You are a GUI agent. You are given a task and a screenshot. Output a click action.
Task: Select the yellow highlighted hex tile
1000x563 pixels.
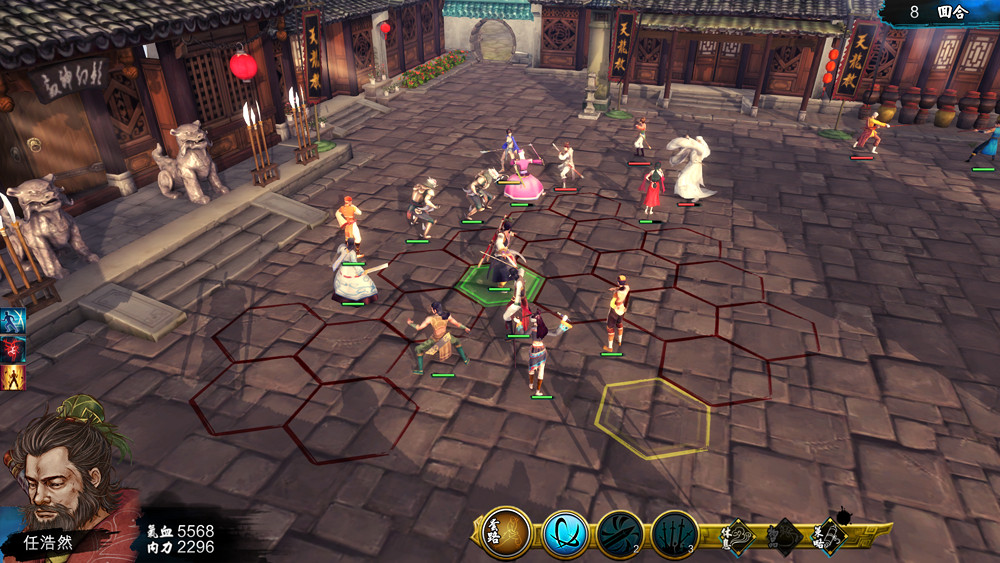click(653, 418)
